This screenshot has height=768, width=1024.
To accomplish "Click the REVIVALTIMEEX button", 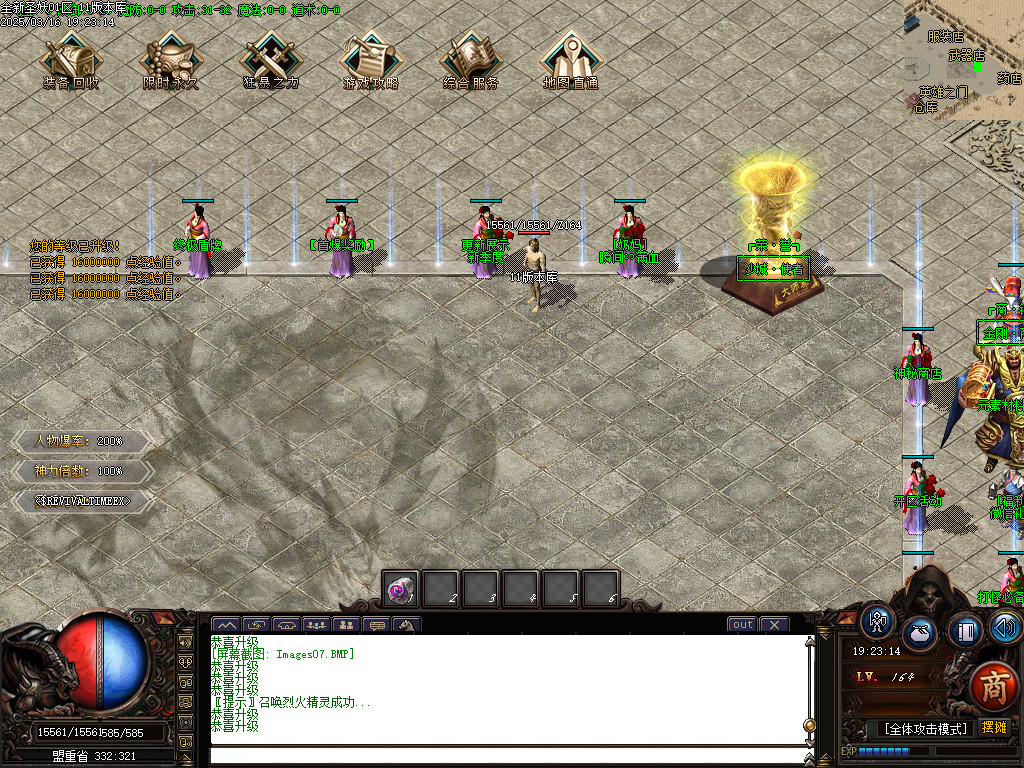I will [x=82, y=499].
